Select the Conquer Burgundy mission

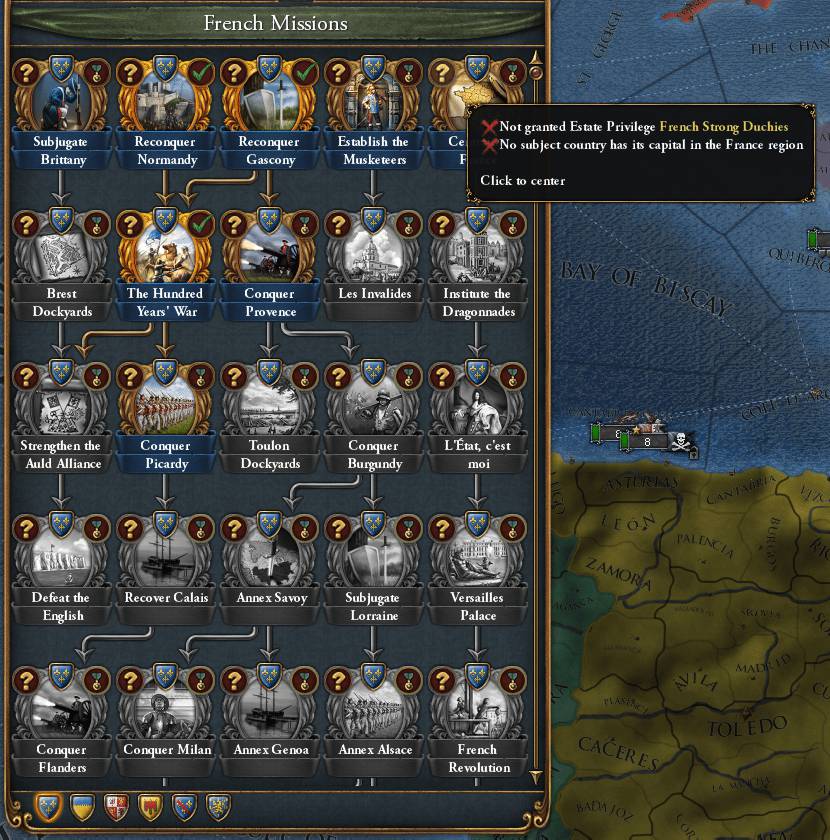[374, 406]
